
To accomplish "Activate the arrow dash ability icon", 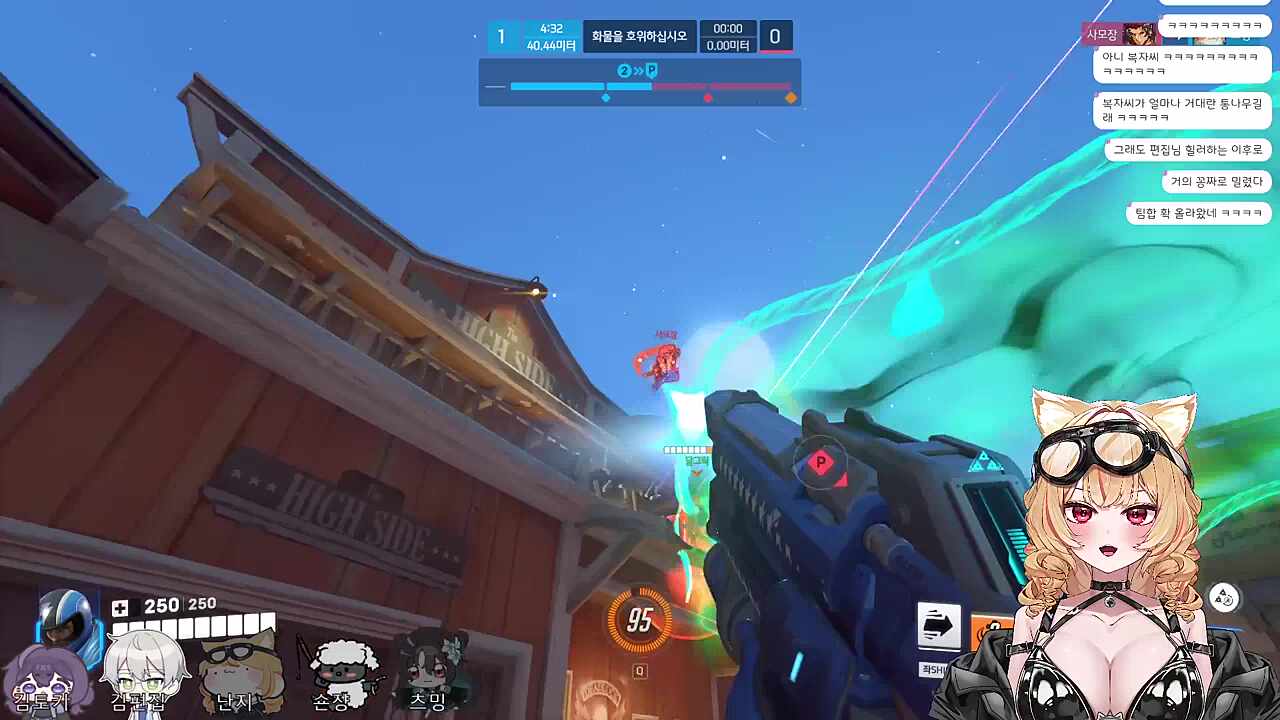I will (938, 627).
